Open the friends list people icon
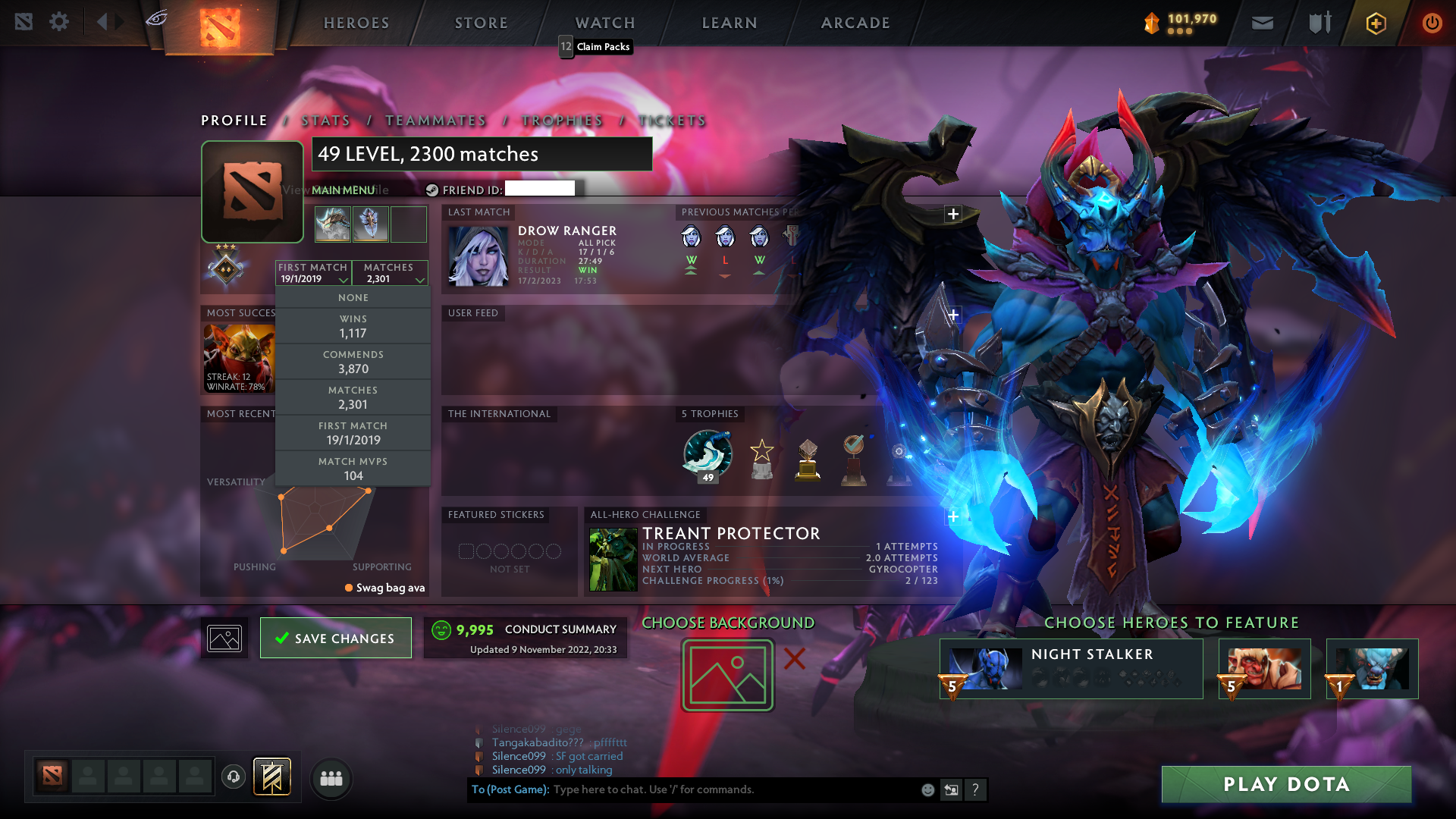The image size is (1456, 819). (x=331, y=779)
